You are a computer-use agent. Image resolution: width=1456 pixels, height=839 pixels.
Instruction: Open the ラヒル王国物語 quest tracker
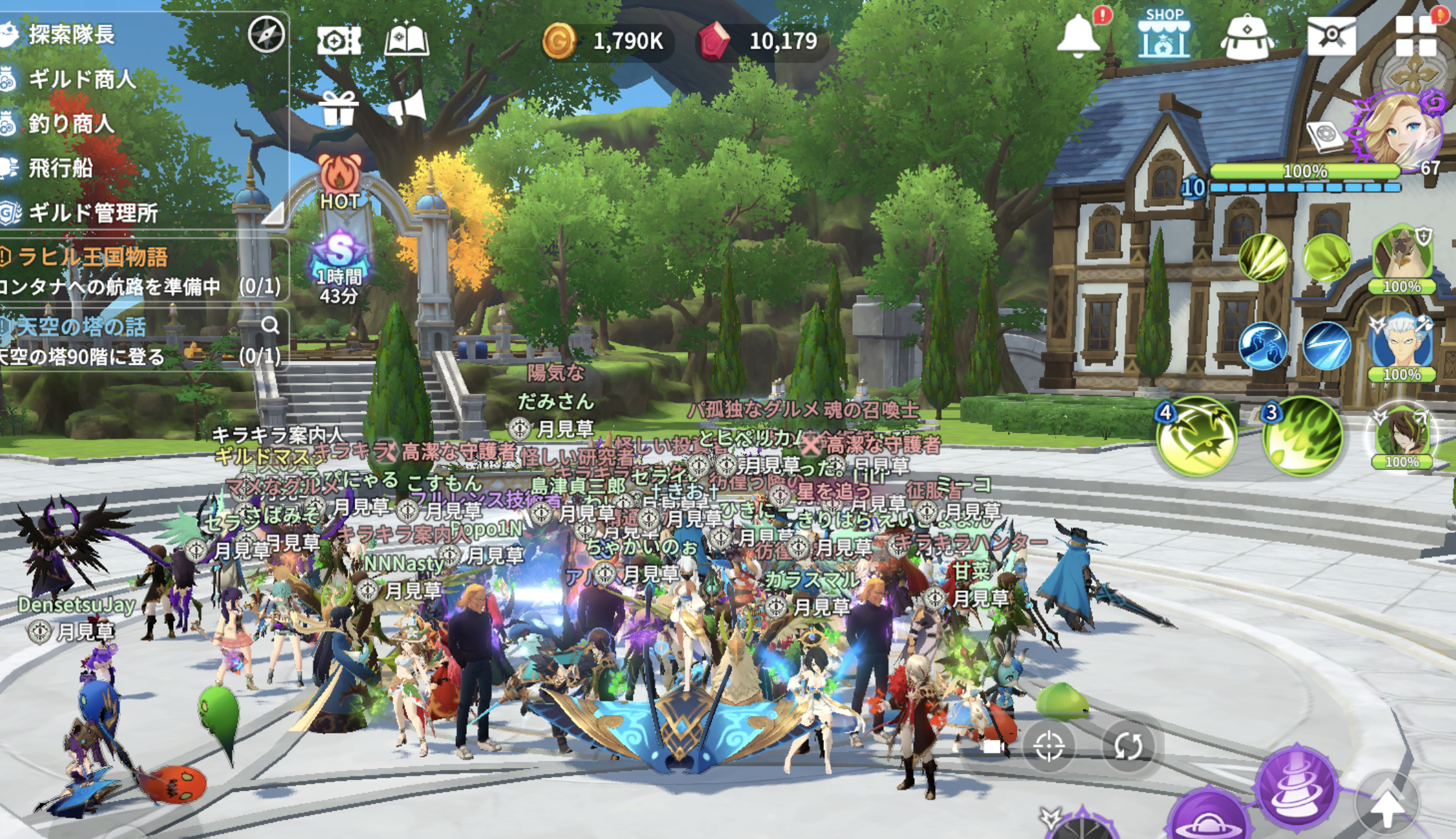pos(93,257)
